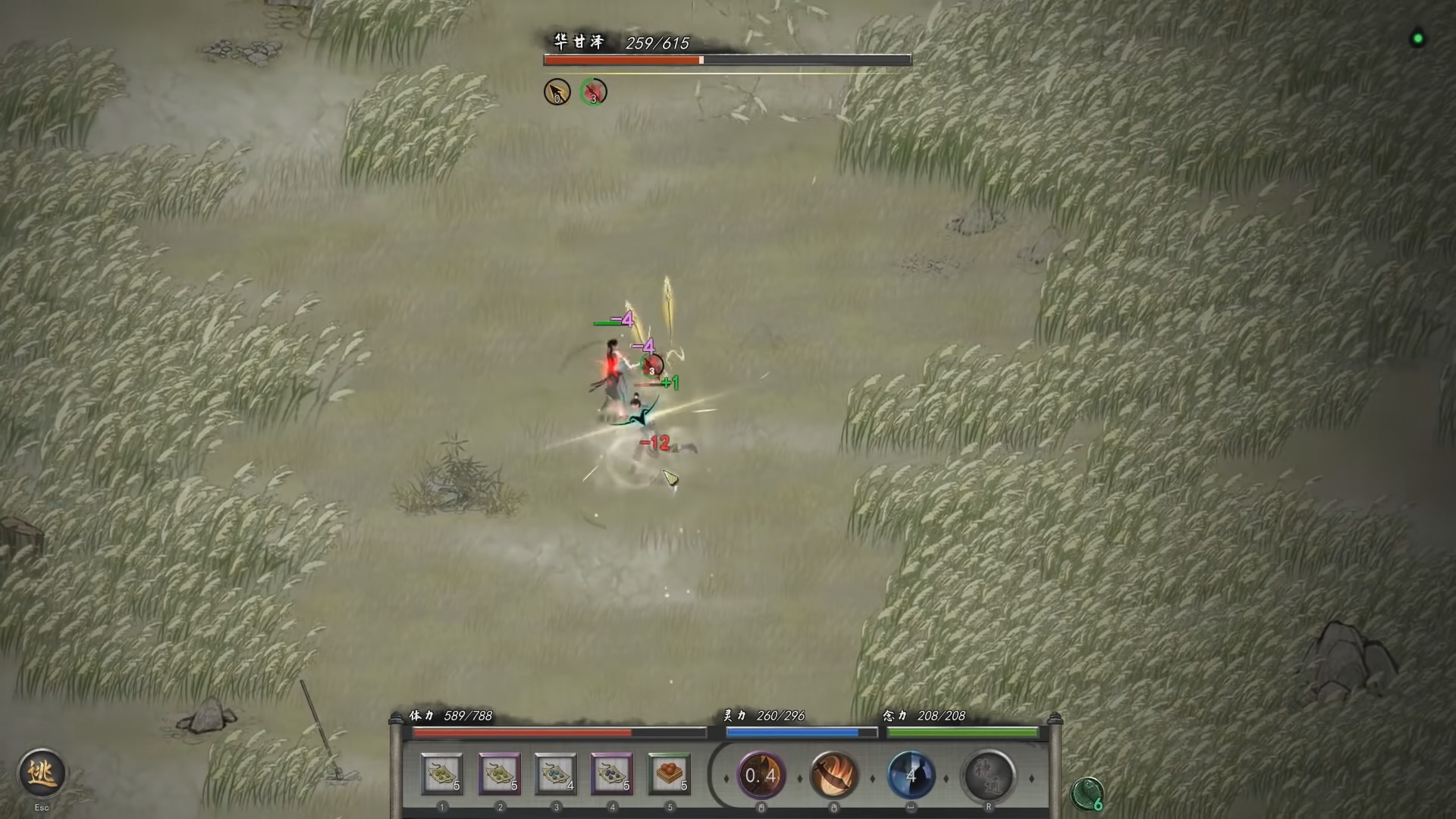The image size is (1456, 819).
Task: Click the greyed-out 神通 ultimate skill
Action: [x=990, y=776]
